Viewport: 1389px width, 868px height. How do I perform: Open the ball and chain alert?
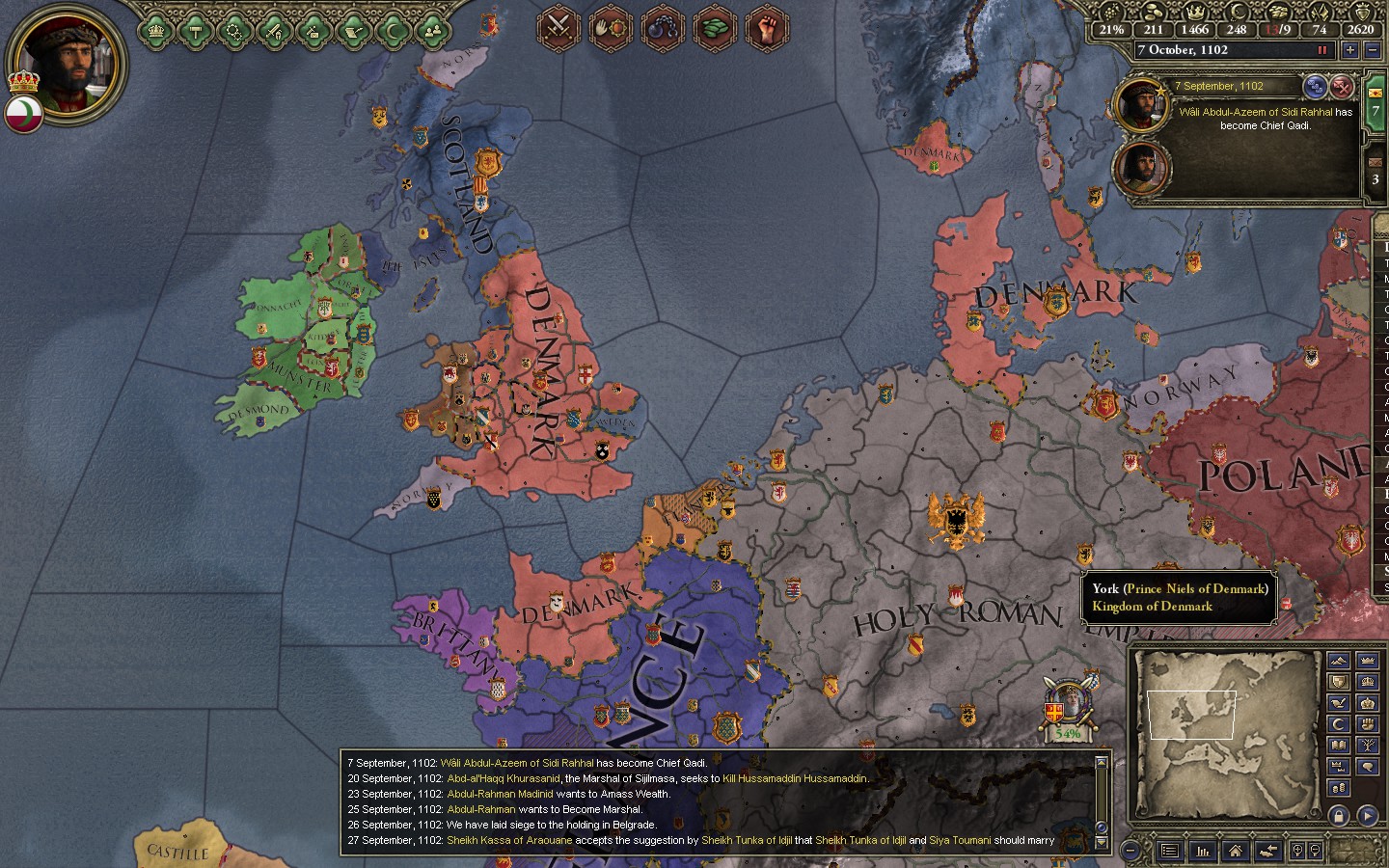click(662, 26)
